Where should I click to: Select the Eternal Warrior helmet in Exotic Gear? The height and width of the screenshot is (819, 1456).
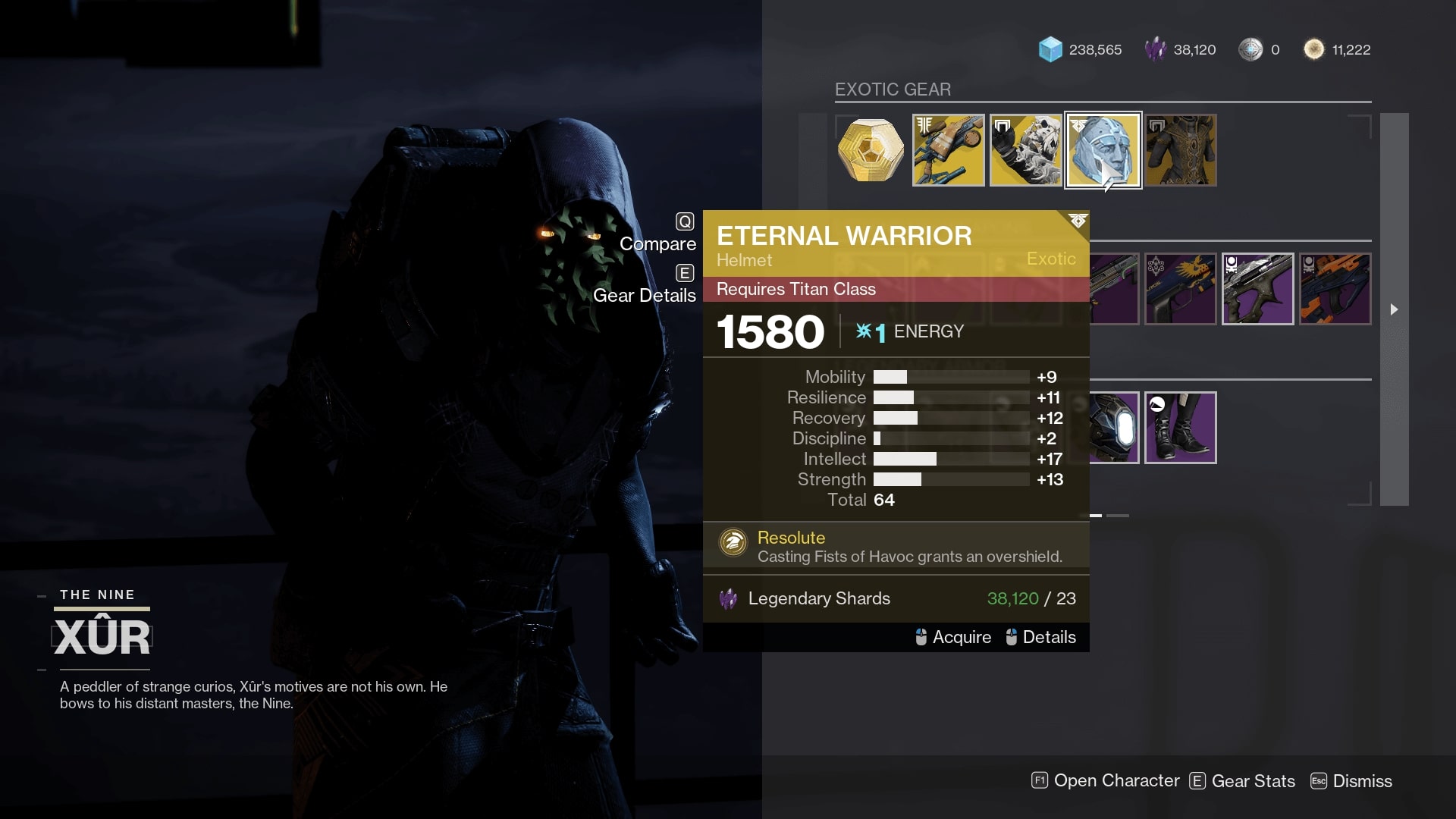(x=1103, y=150)
